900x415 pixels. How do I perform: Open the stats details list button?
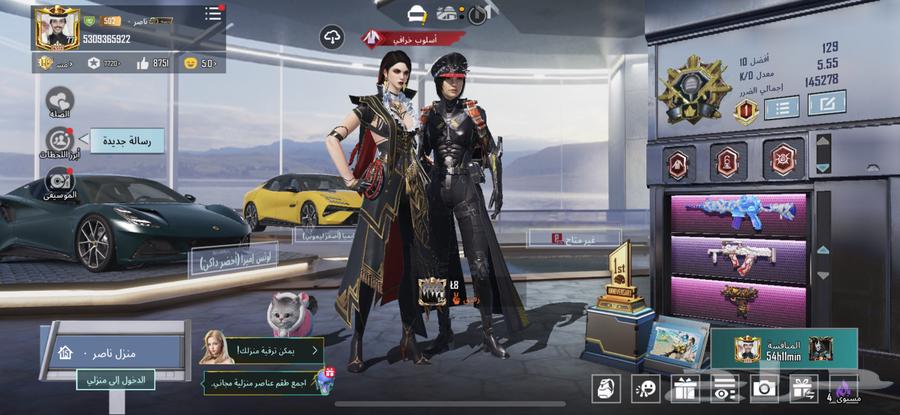coord(781,107)
